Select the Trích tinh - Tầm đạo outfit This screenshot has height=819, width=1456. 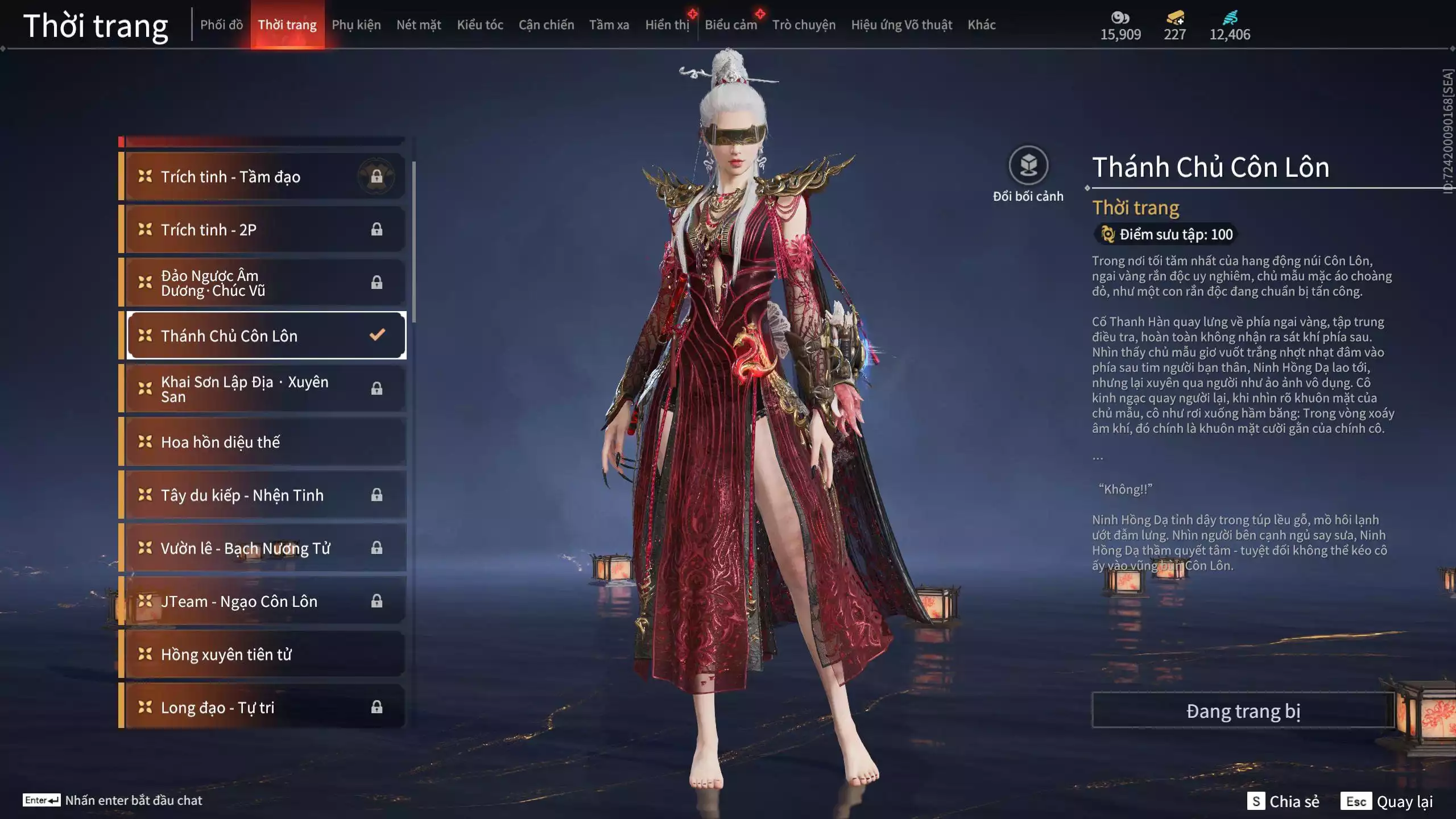[x=264, y=177]
